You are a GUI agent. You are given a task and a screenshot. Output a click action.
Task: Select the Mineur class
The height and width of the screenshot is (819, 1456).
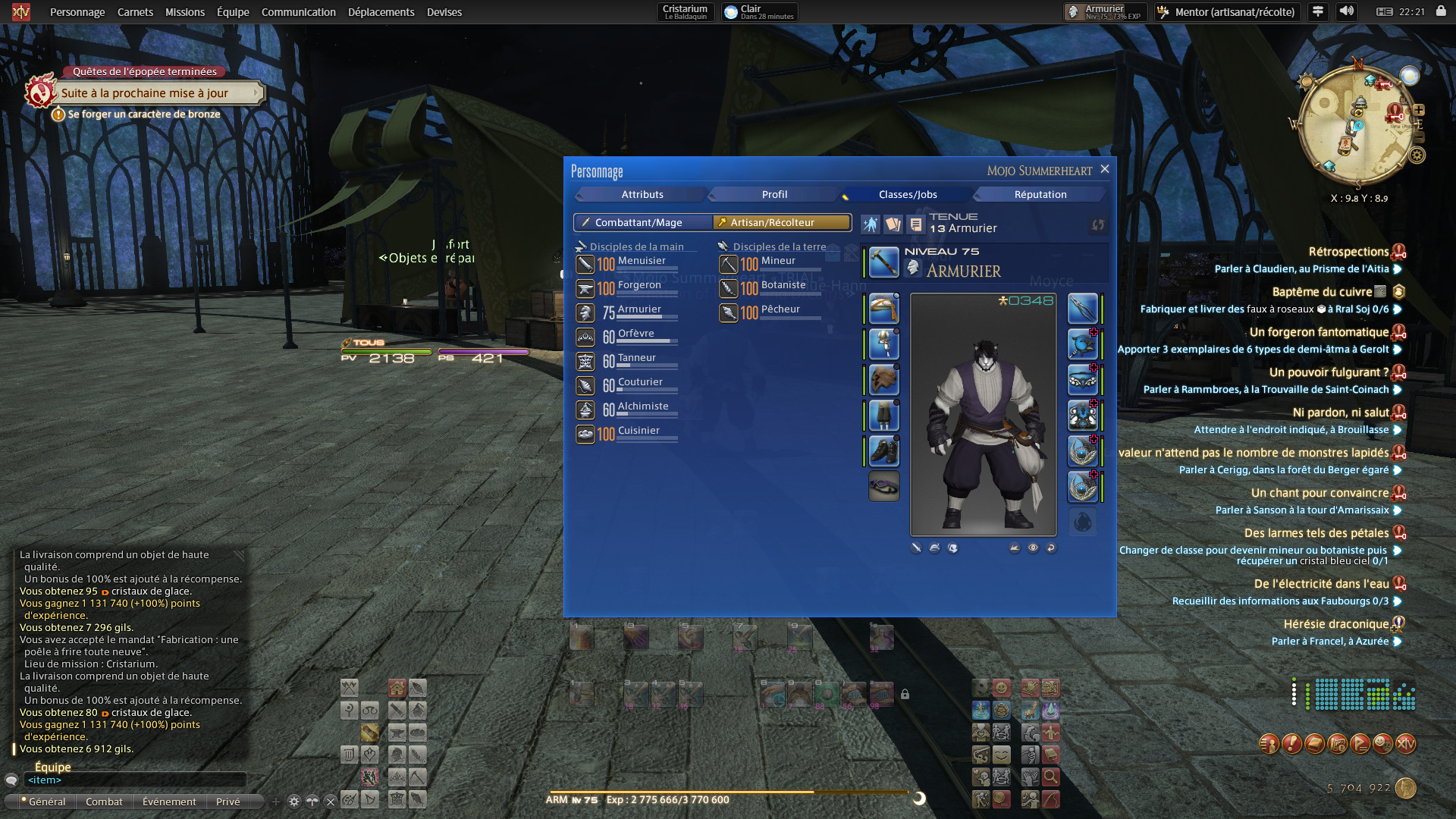777,262
